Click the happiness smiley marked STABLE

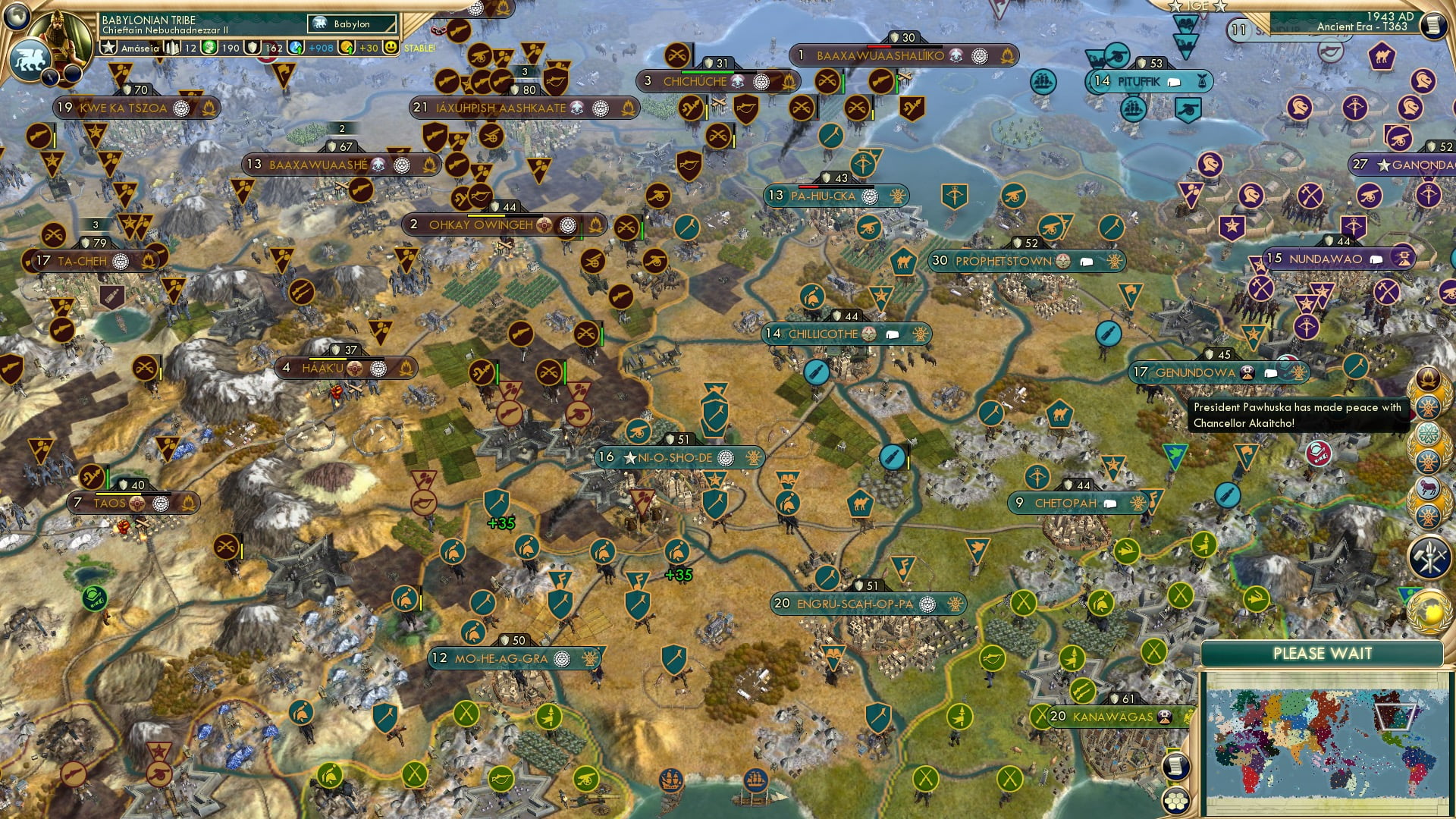pyautogui.click(x=391, y=49)
